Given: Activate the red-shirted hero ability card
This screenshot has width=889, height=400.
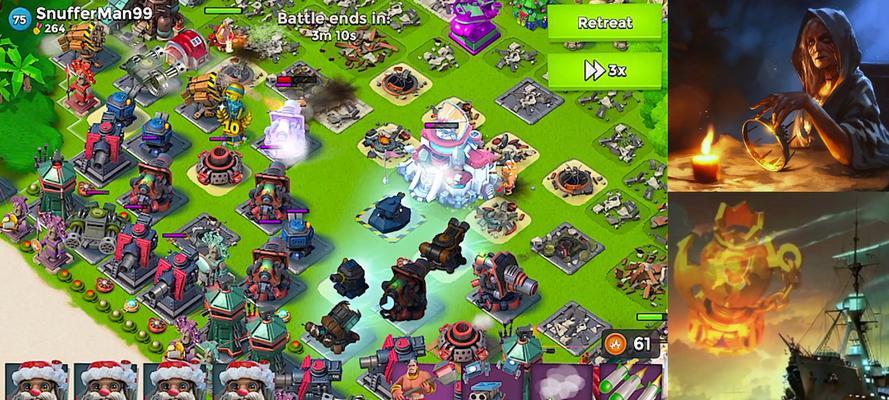Looking at the screenshot, I should tap(418, 382).
